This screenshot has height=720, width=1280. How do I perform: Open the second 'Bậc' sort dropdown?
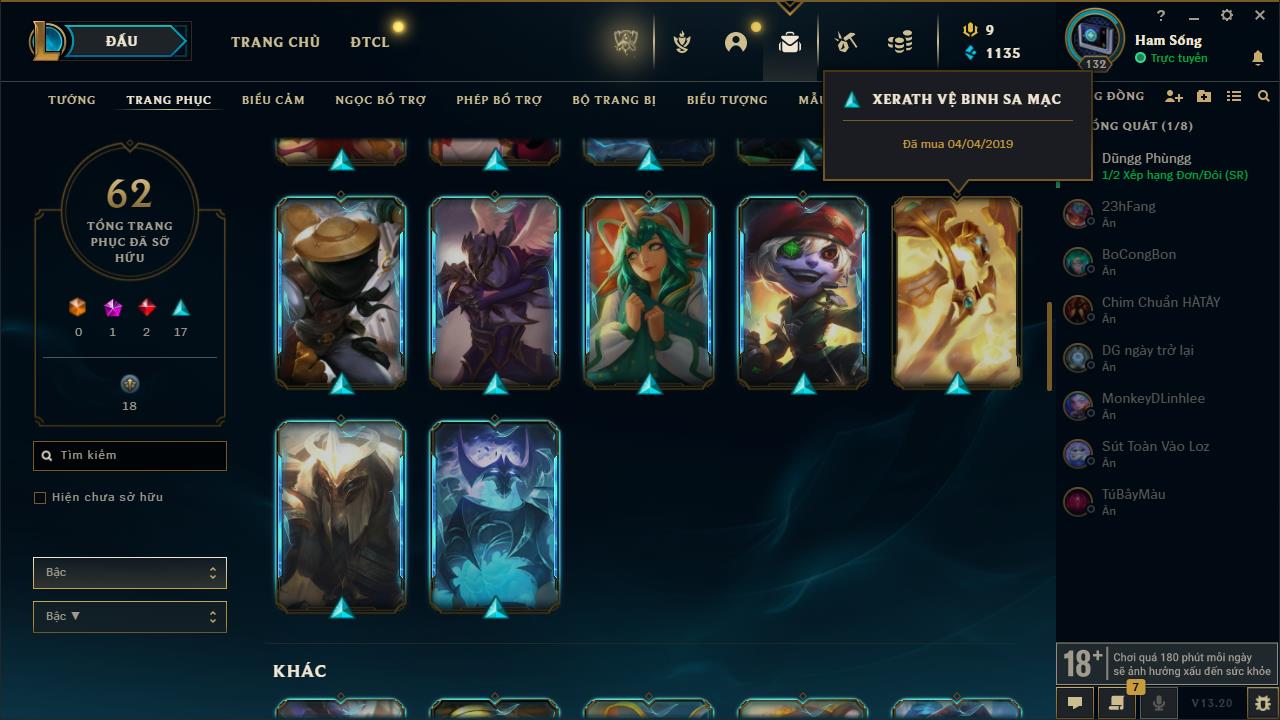pyautogui.click(x=129, y=616)
